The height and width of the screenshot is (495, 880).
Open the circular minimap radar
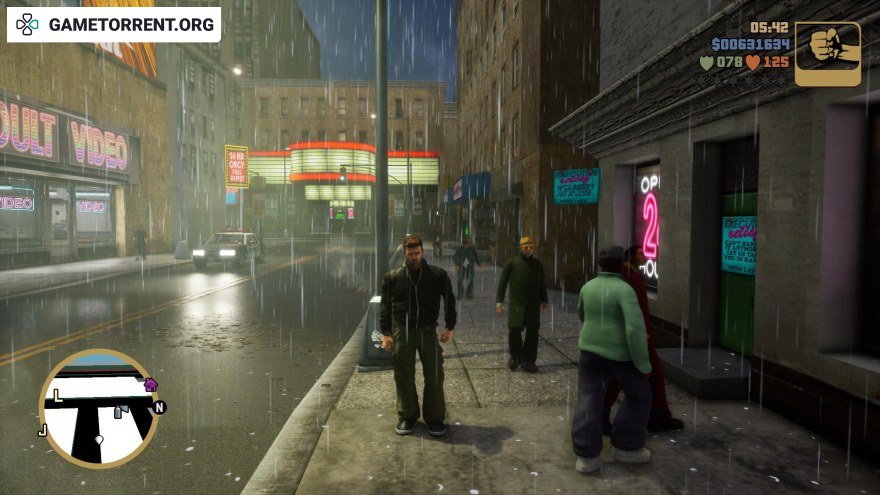click(x=98, y=408)
